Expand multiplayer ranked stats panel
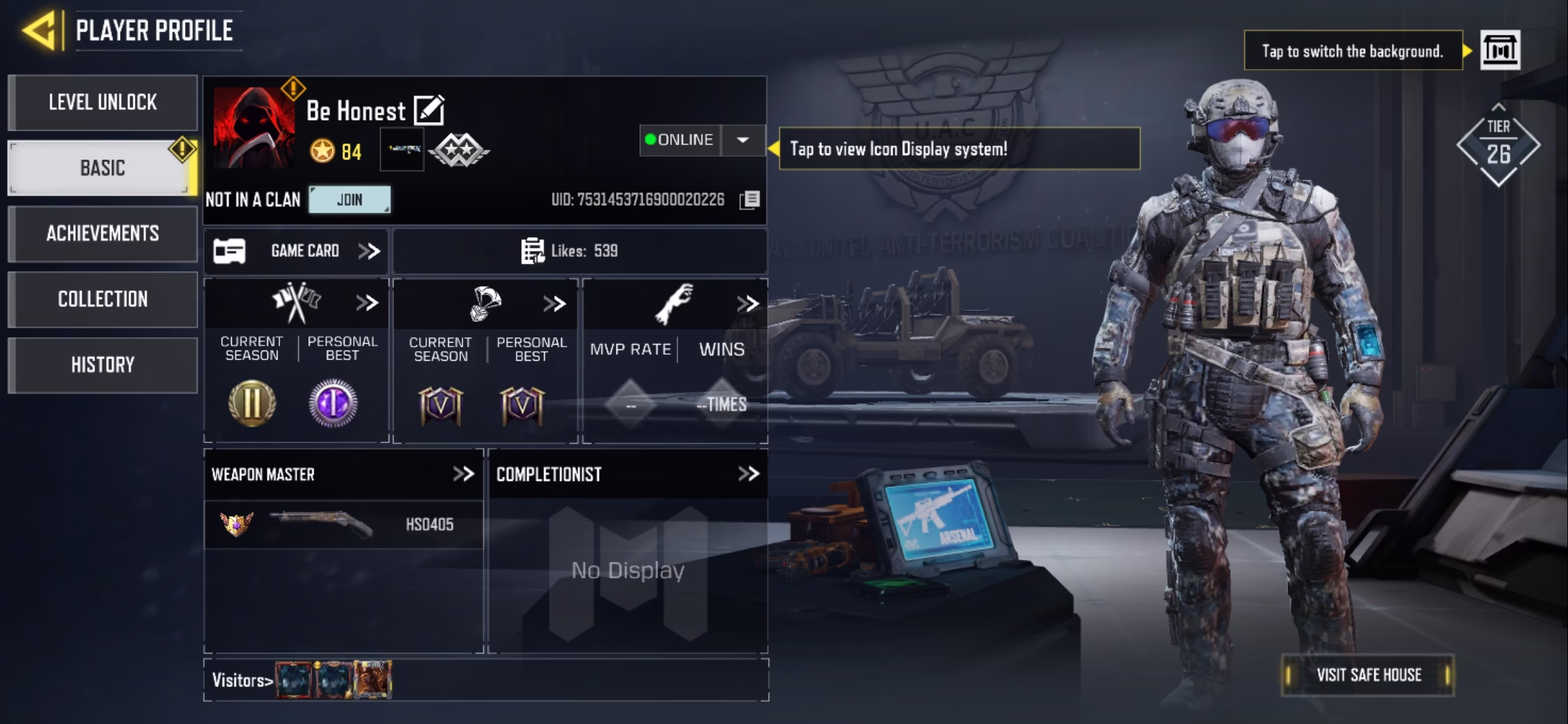Screen dimensions: 1568x724 coord(367,303)
